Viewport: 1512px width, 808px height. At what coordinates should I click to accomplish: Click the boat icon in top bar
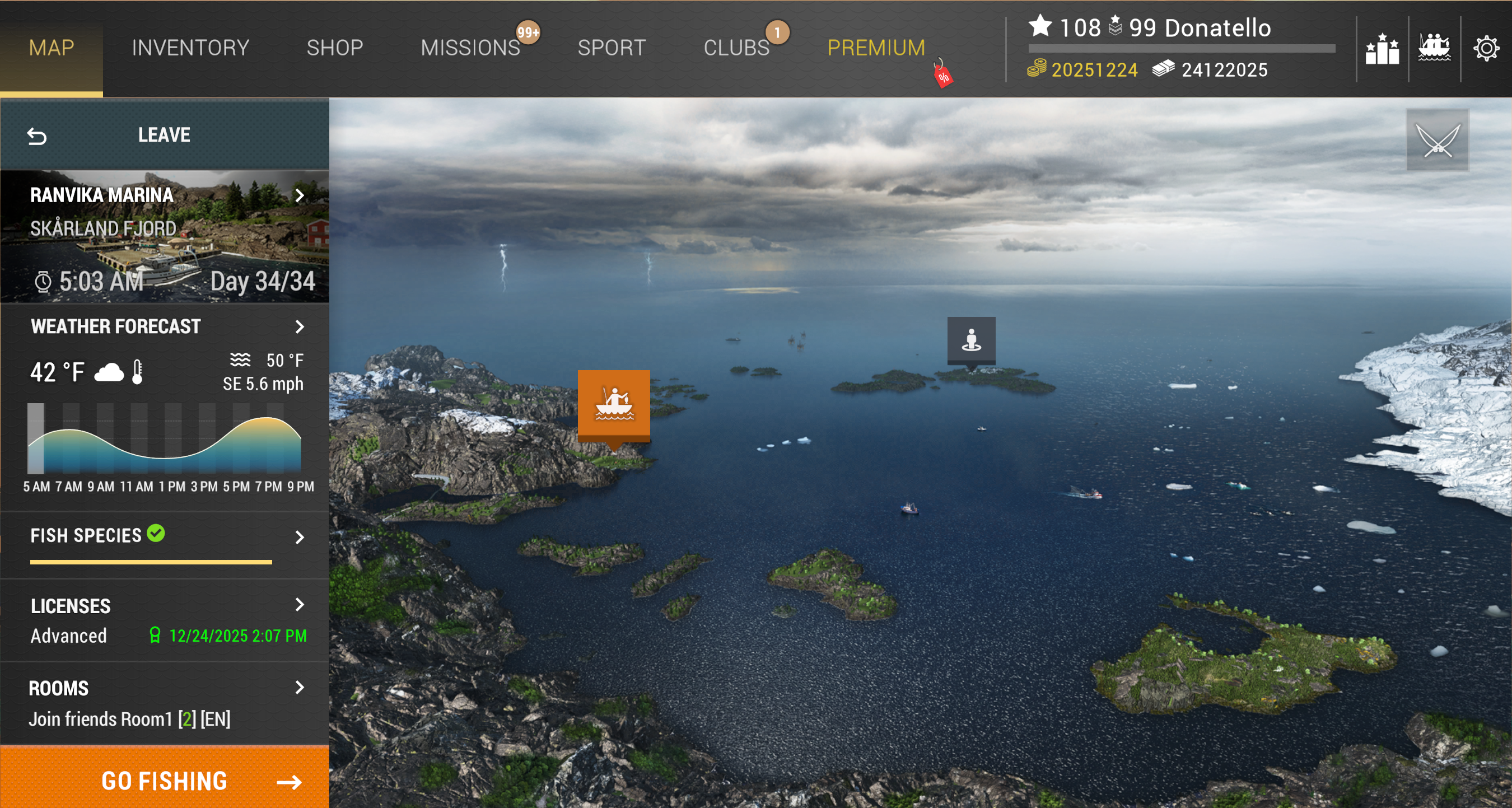1434,48
